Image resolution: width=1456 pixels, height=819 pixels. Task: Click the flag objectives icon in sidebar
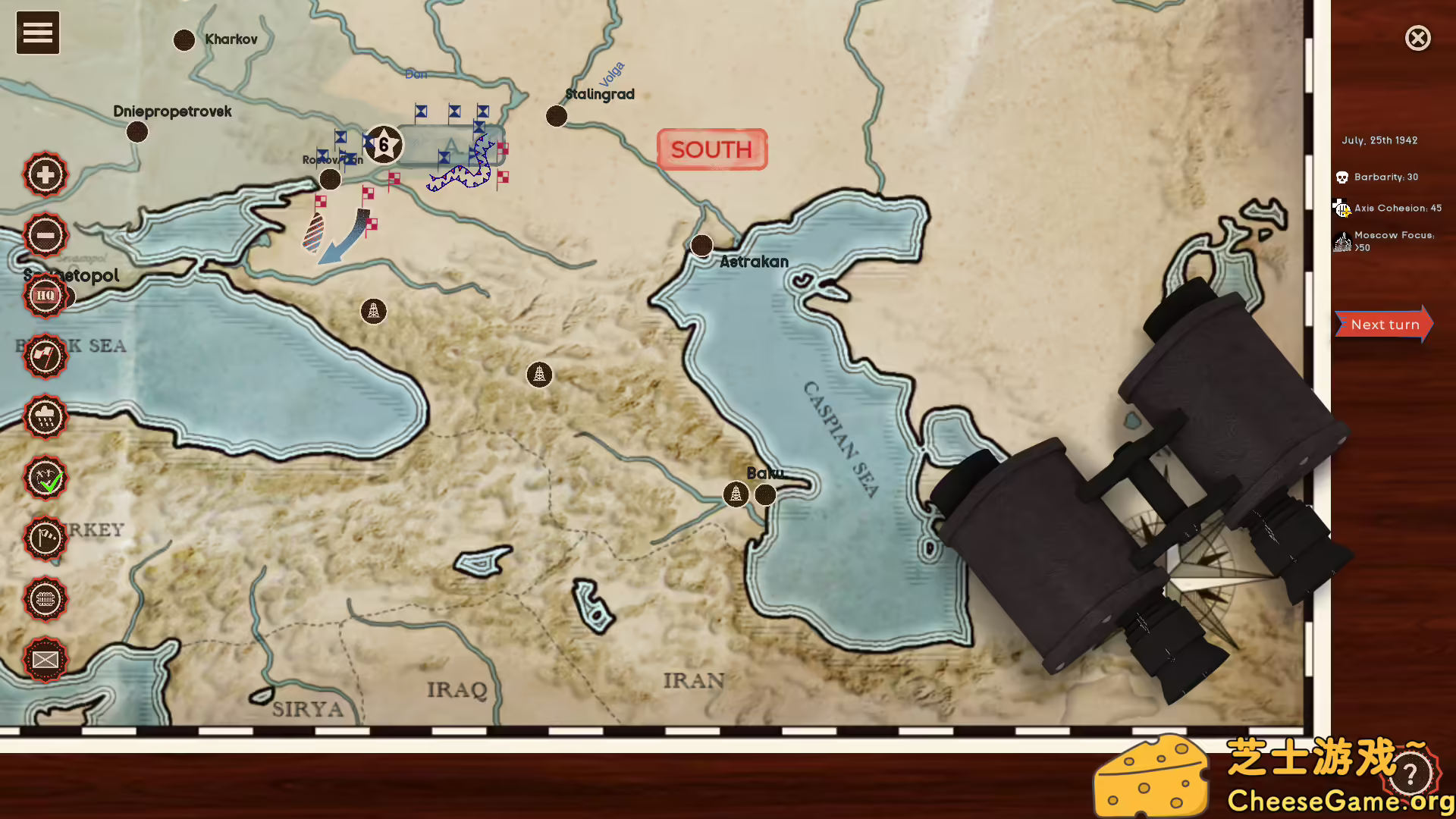point(45,356)
